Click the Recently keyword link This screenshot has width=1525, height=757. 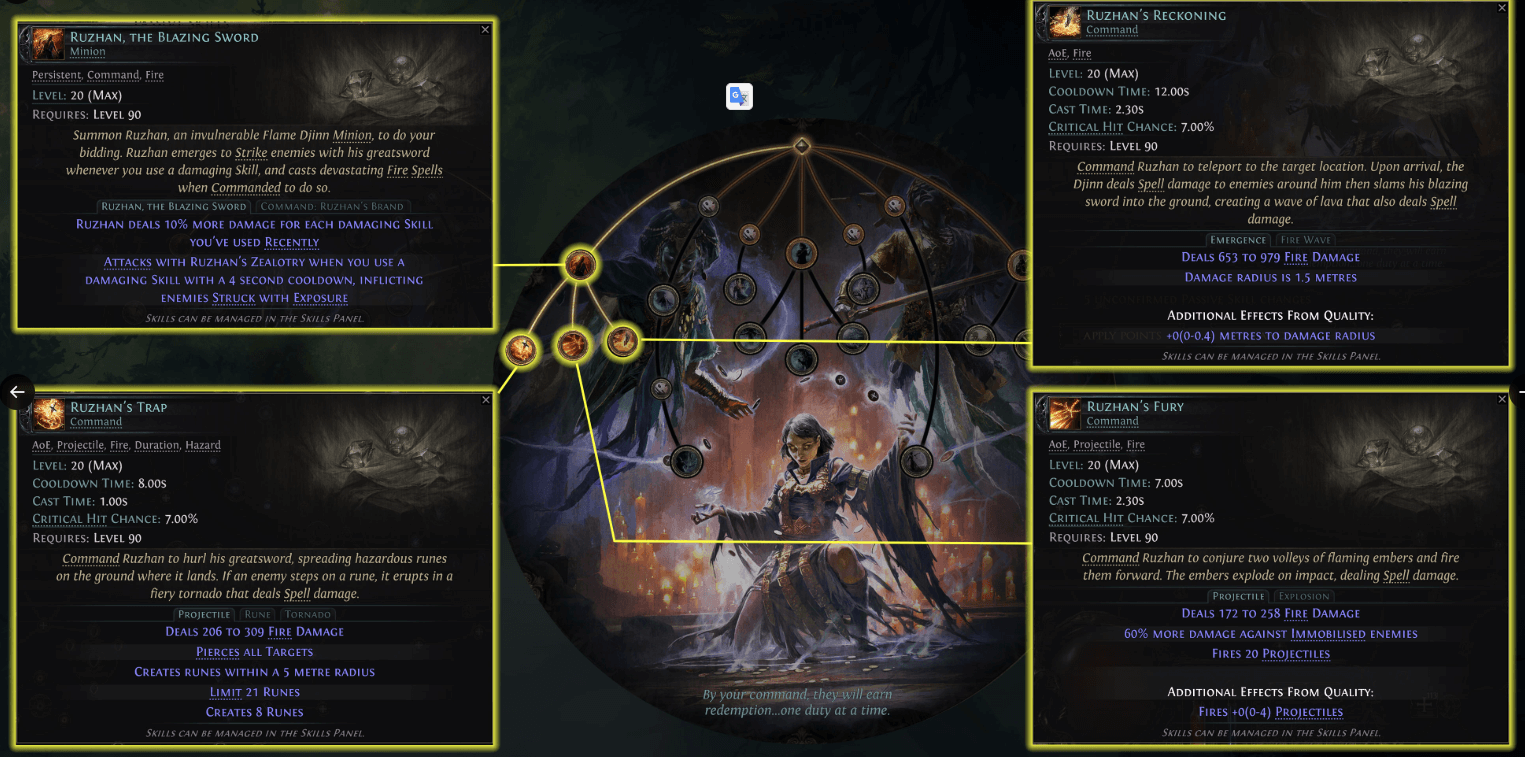292,242
